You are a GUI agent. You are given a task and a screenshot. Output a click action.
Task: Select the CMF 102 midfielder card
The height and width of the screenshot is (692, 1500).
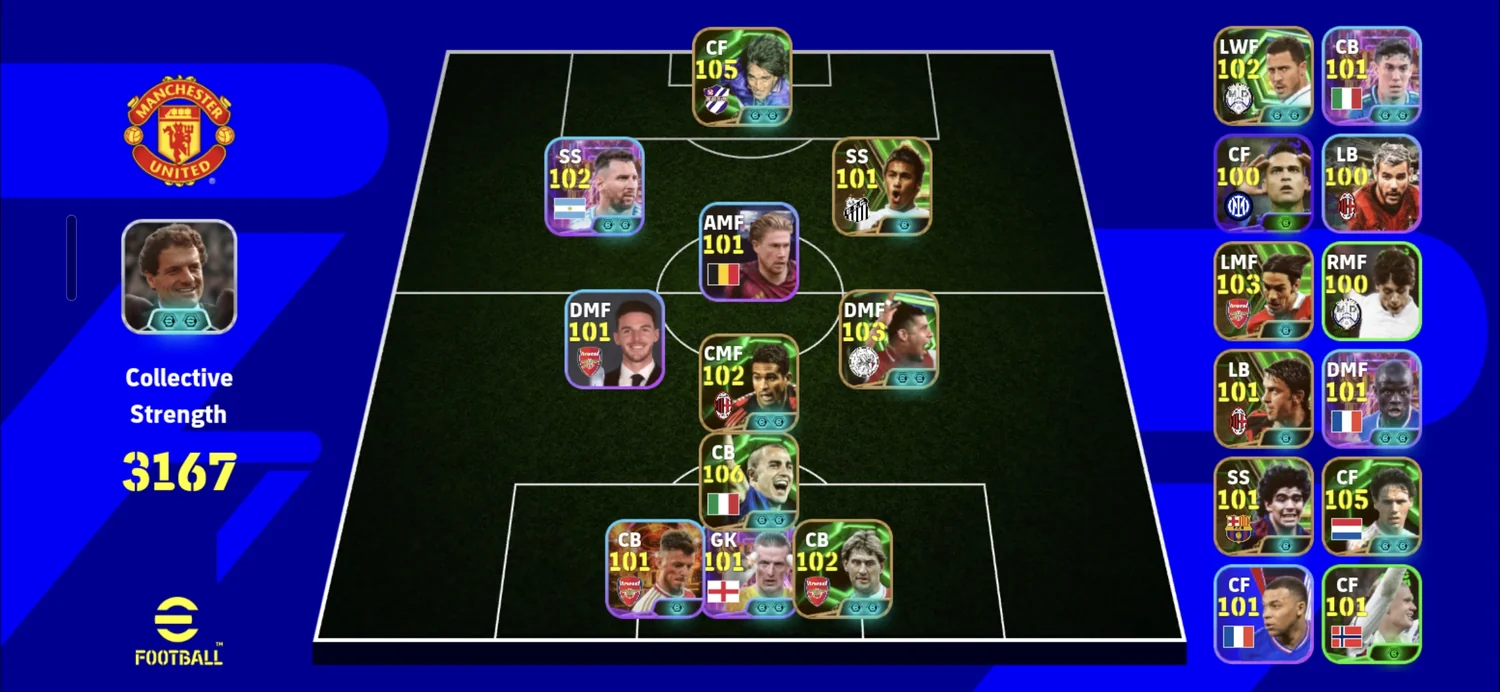coord(748,384)
